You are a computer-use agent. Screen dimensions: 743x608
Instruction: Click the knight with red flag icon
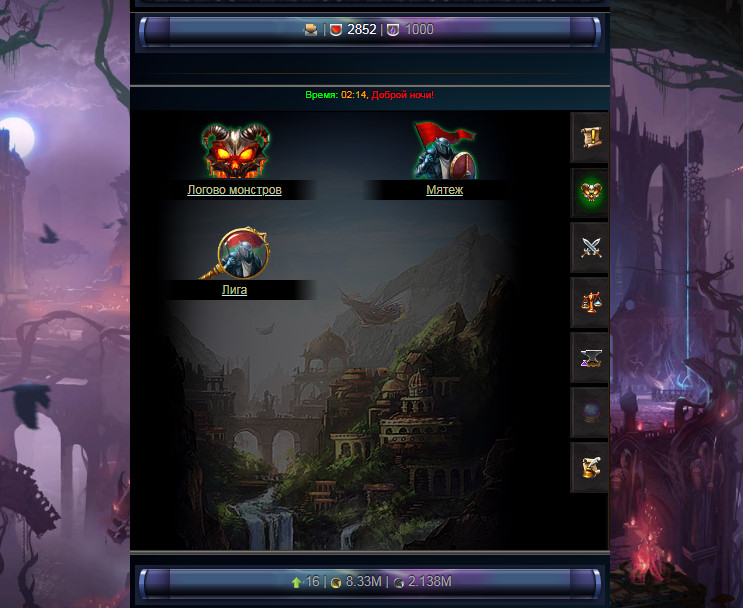point(444,152)
